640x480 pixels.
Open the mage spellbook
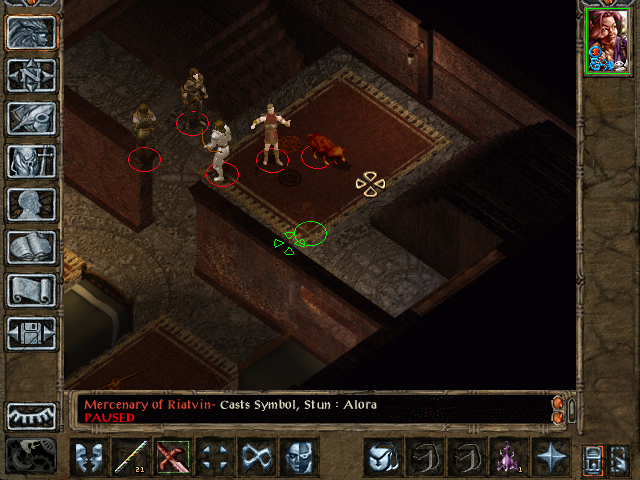32,247
